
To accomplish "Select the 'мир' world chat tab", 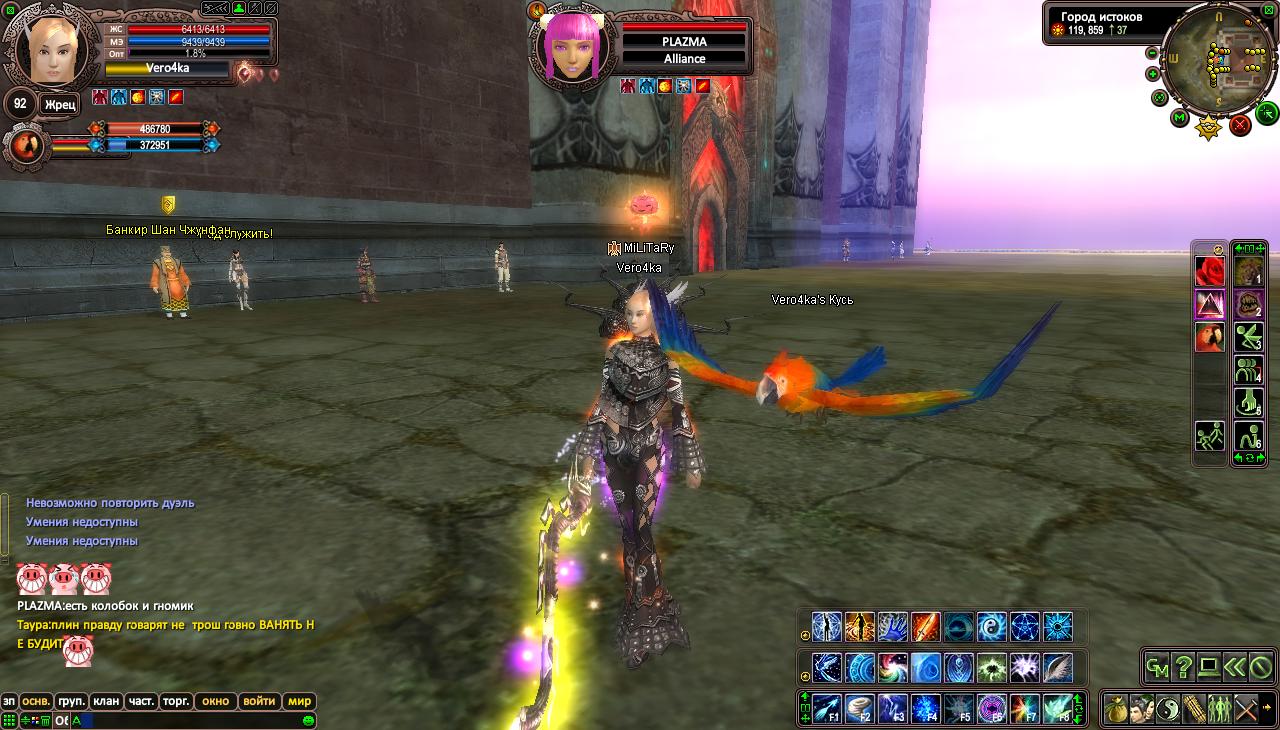I will click(299, 701).
